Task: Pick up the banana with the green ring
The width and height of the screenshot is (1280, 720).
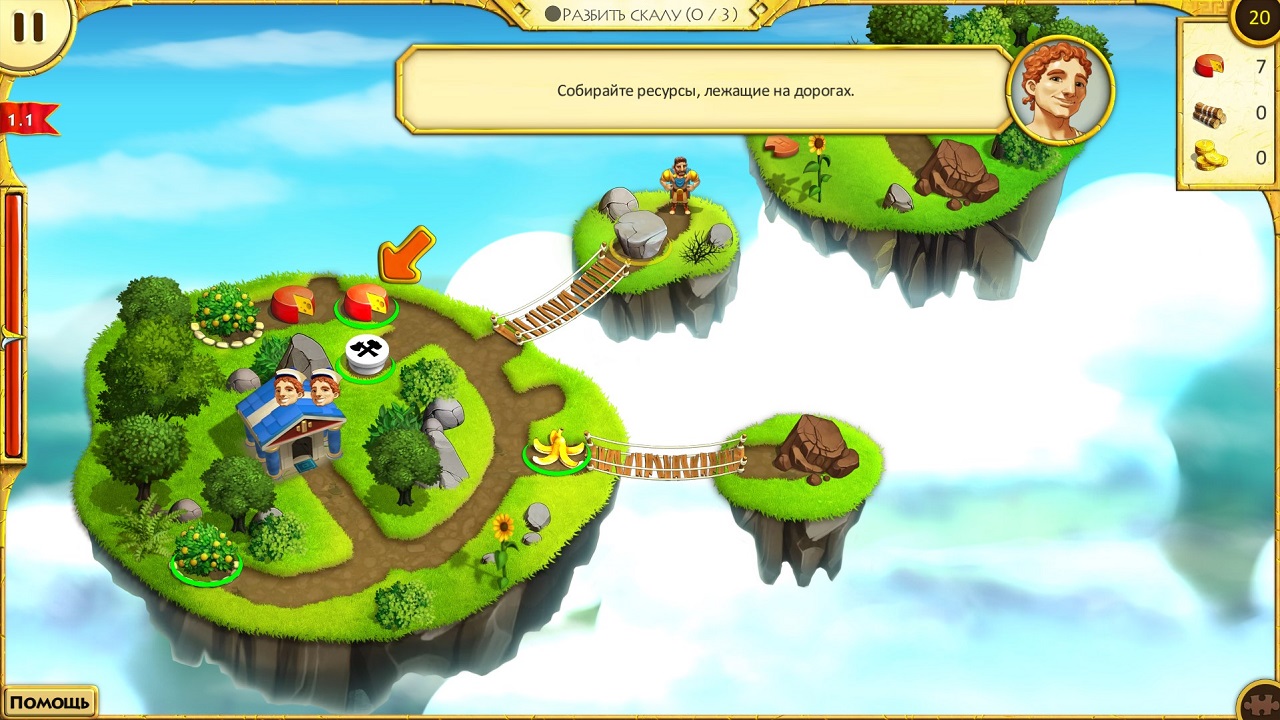Action: point(557,449)
